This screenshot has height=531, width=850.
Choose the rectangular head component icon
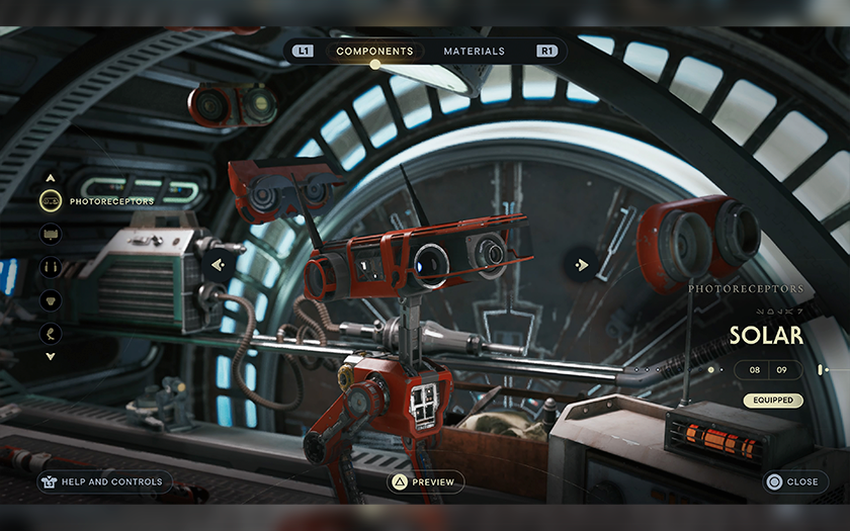51,234
